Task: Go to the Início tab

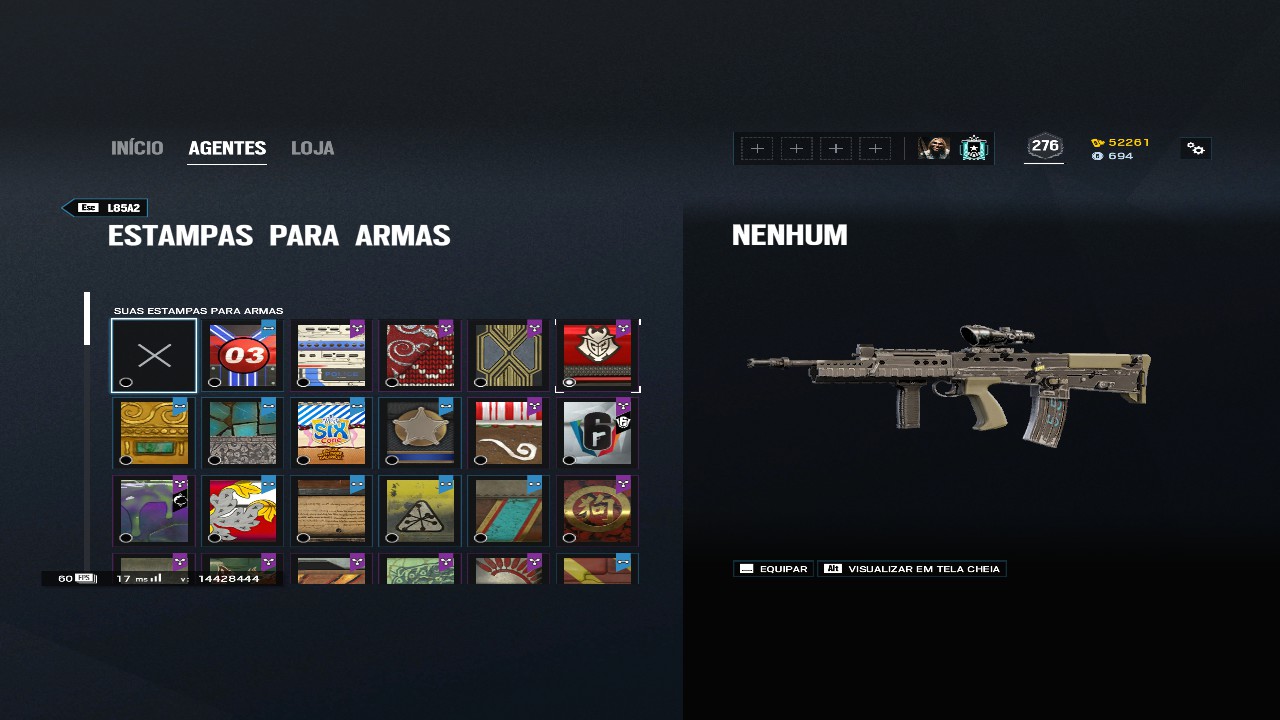Action: click(137, 148)
